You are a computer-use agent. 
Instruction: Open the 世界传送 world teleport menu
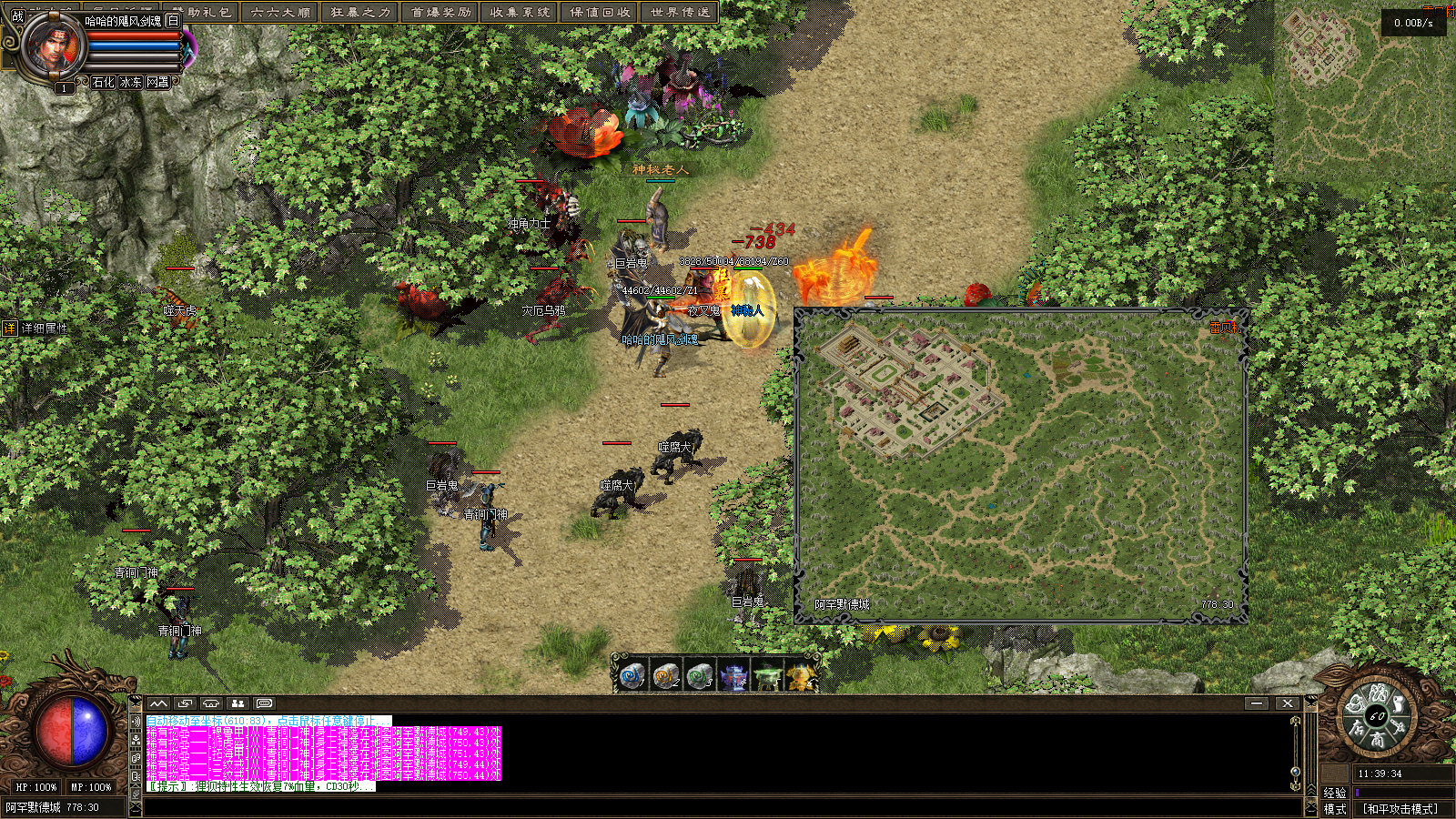click(680, 12)
